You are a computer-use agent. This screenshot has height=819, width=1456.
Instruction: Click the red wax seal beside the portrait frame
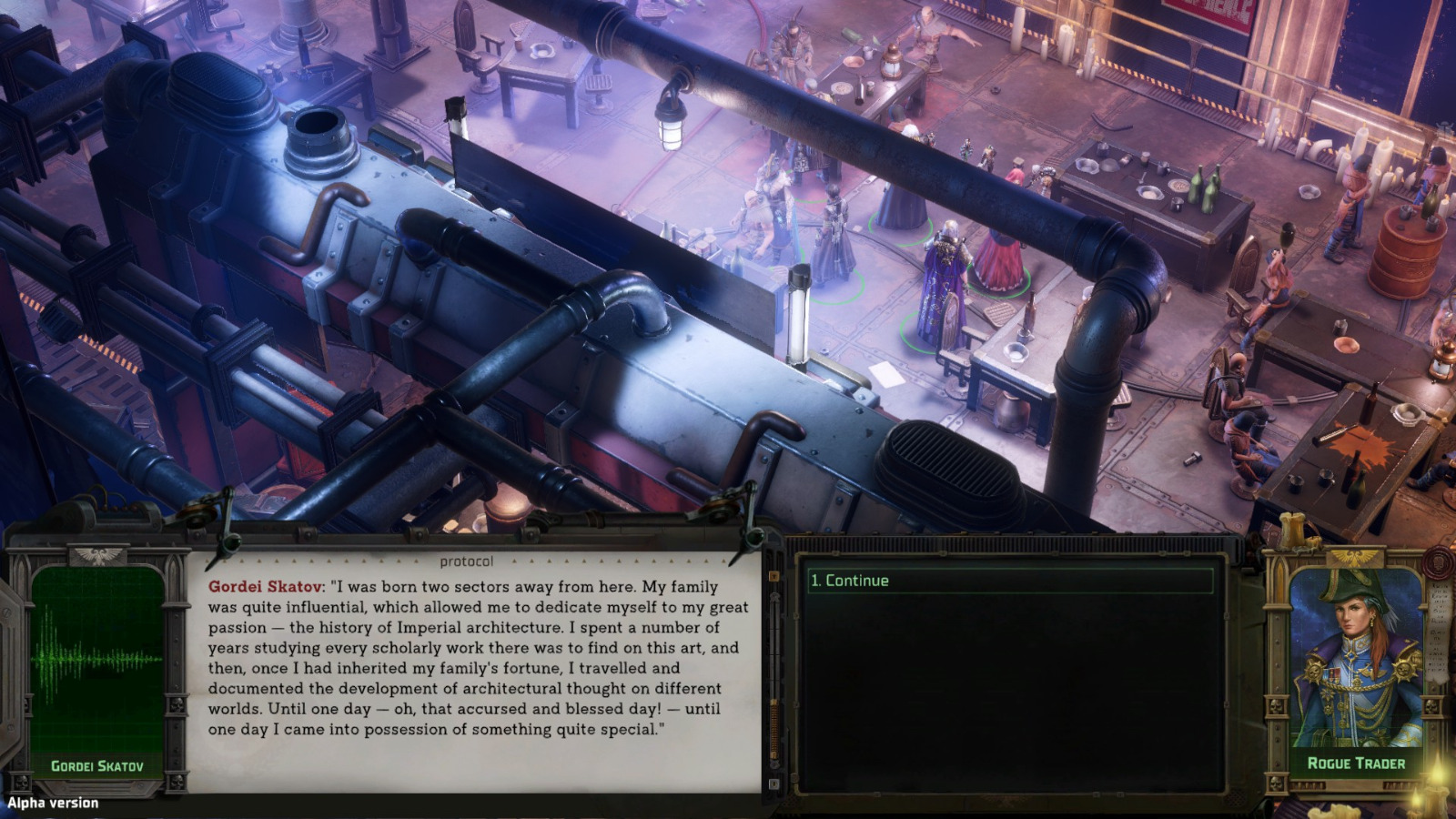[x=1437, y=562]
